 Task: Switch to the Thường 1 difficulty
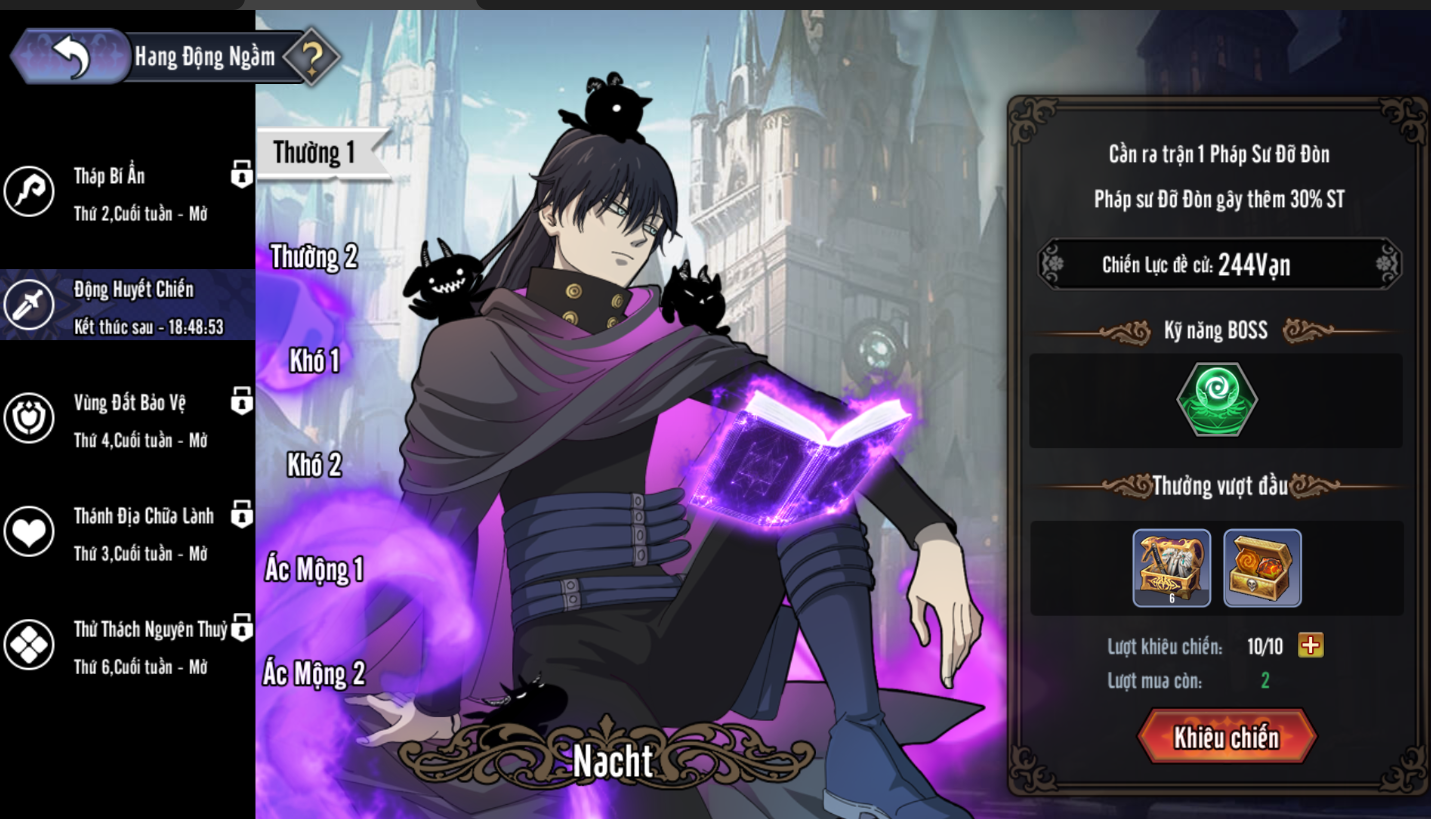point(315,153)
